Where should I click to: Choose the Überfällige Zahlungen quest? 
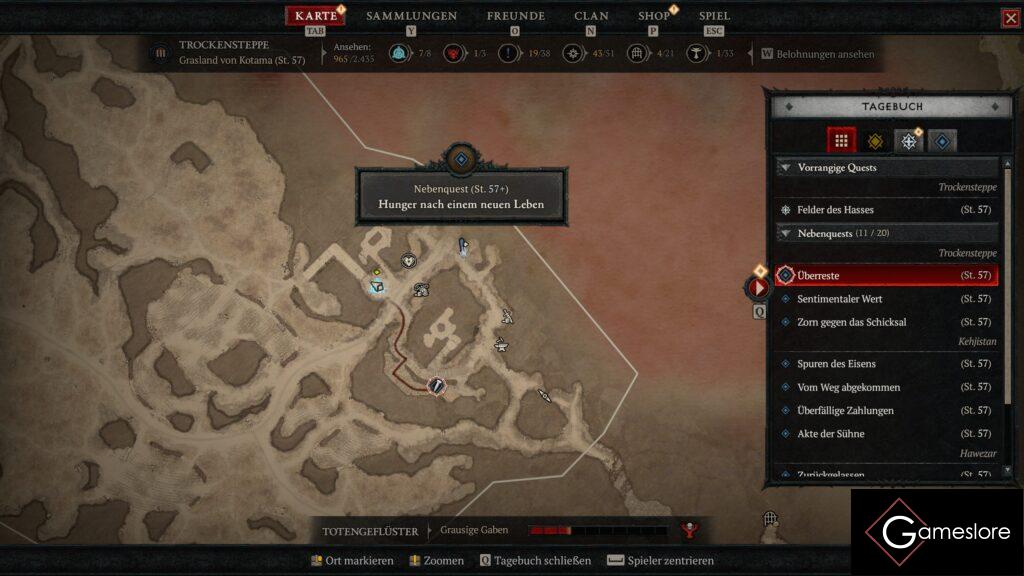coord(845,410)
